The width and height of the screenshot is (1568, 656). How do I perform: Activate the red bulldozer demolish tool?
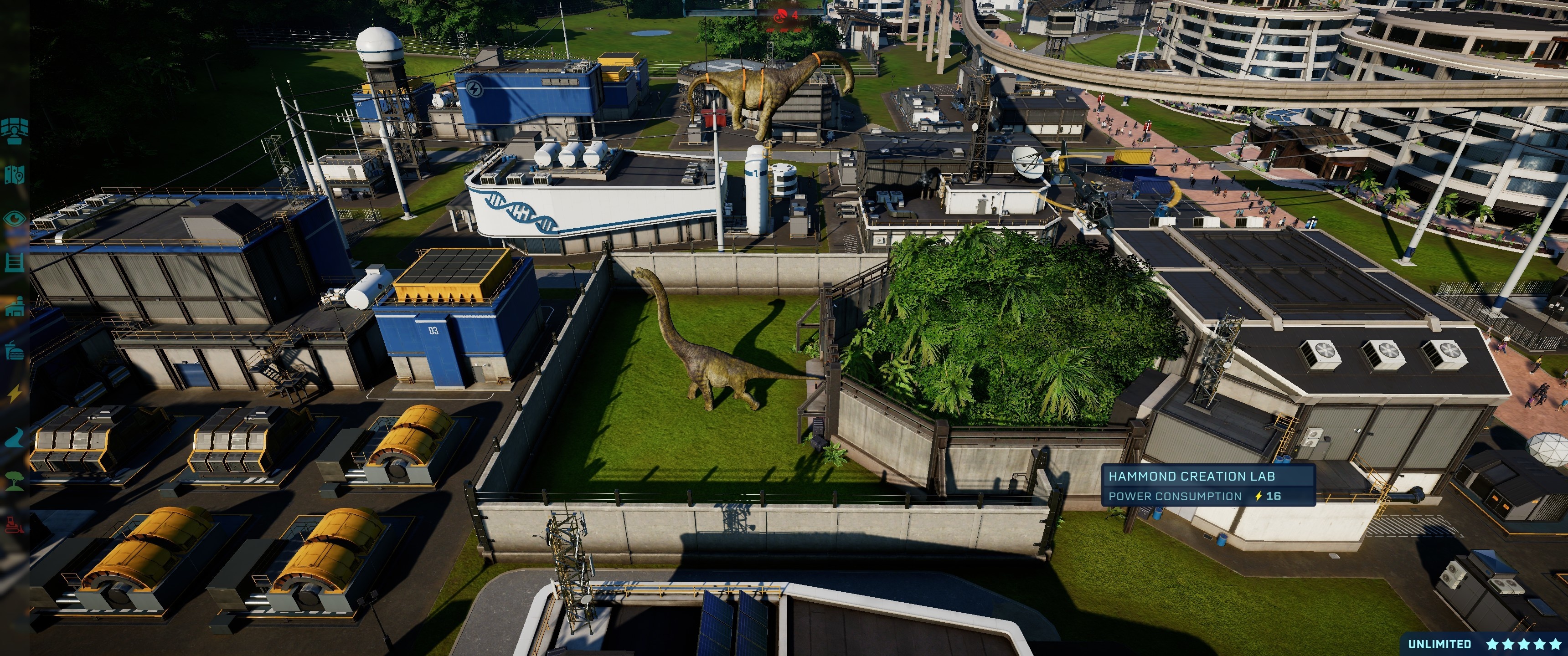coord(14,524)
